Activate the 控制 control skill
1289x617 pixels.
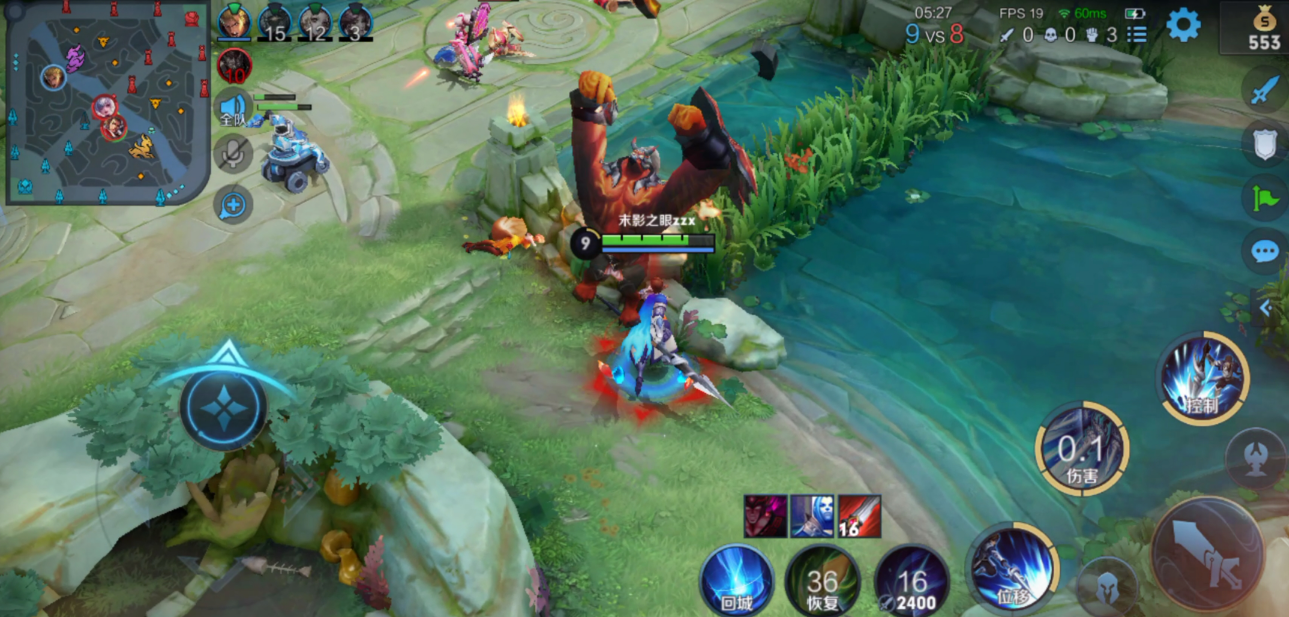coord(1203,378)
